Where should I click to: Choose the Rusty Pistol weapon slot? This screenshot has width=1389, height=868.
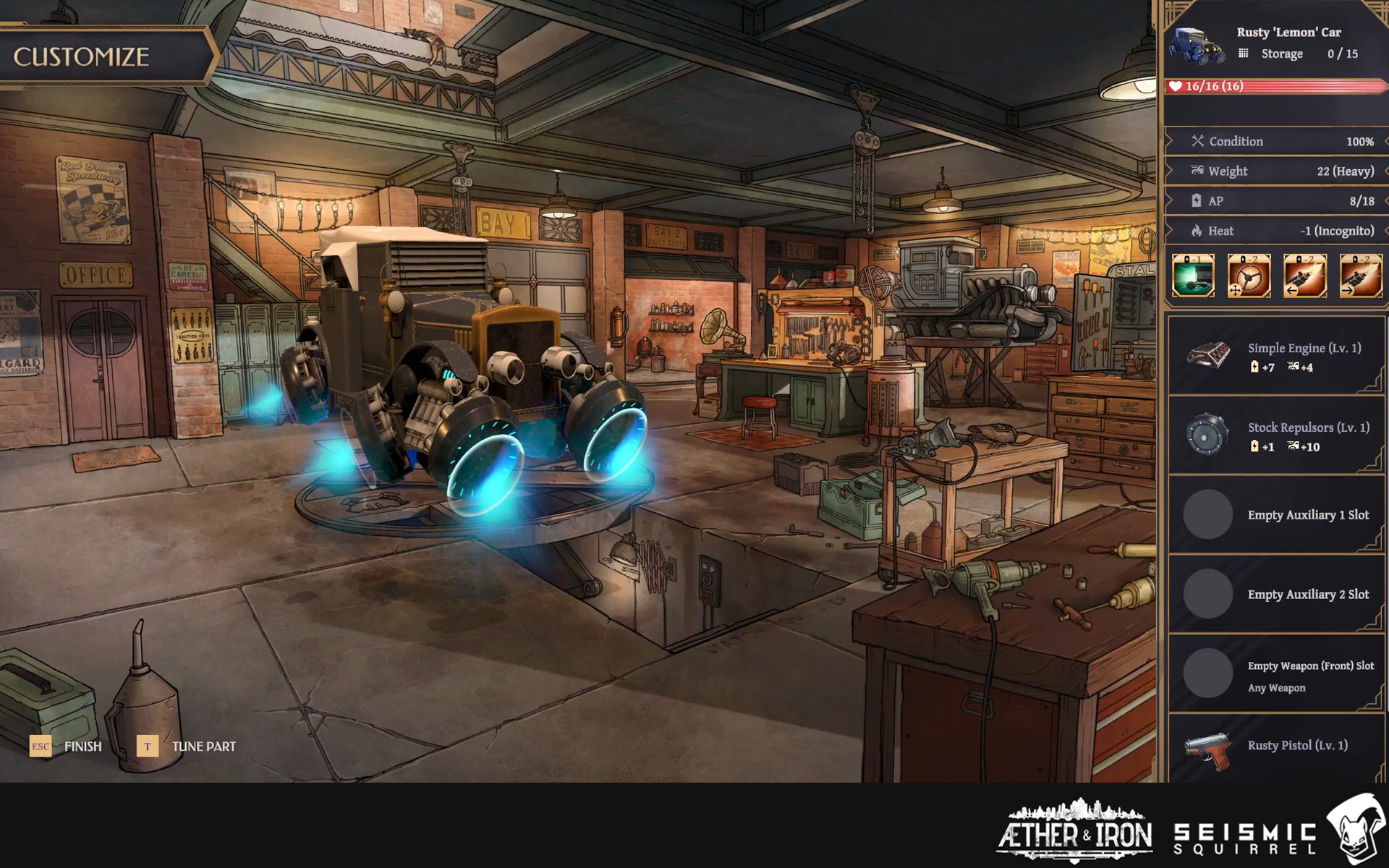tap(1276, 748)
